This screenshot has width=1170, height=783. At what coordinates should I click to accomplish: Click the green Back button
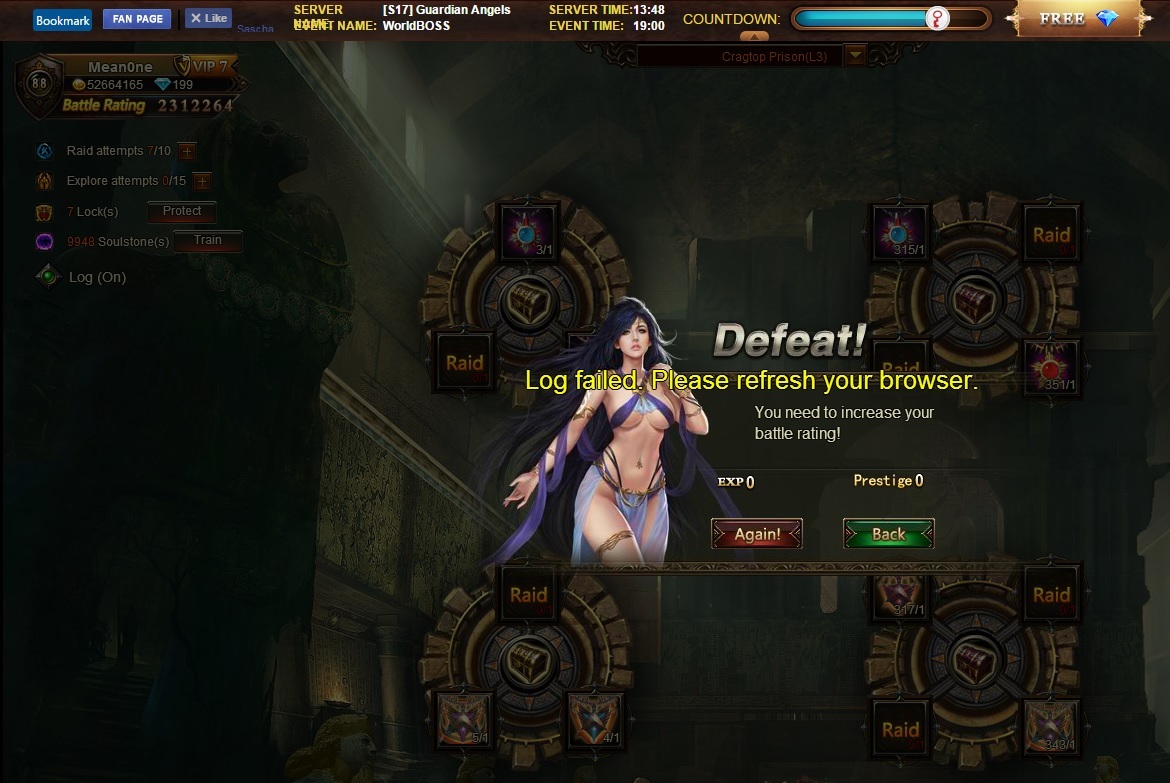[888, 534]
